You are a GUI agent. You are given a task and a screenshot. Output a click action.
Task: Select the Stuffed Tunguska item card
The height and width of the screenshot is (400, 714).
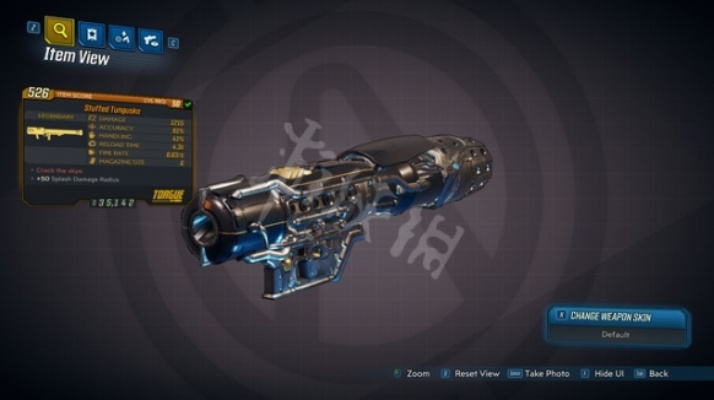click(x=108, y=146)
